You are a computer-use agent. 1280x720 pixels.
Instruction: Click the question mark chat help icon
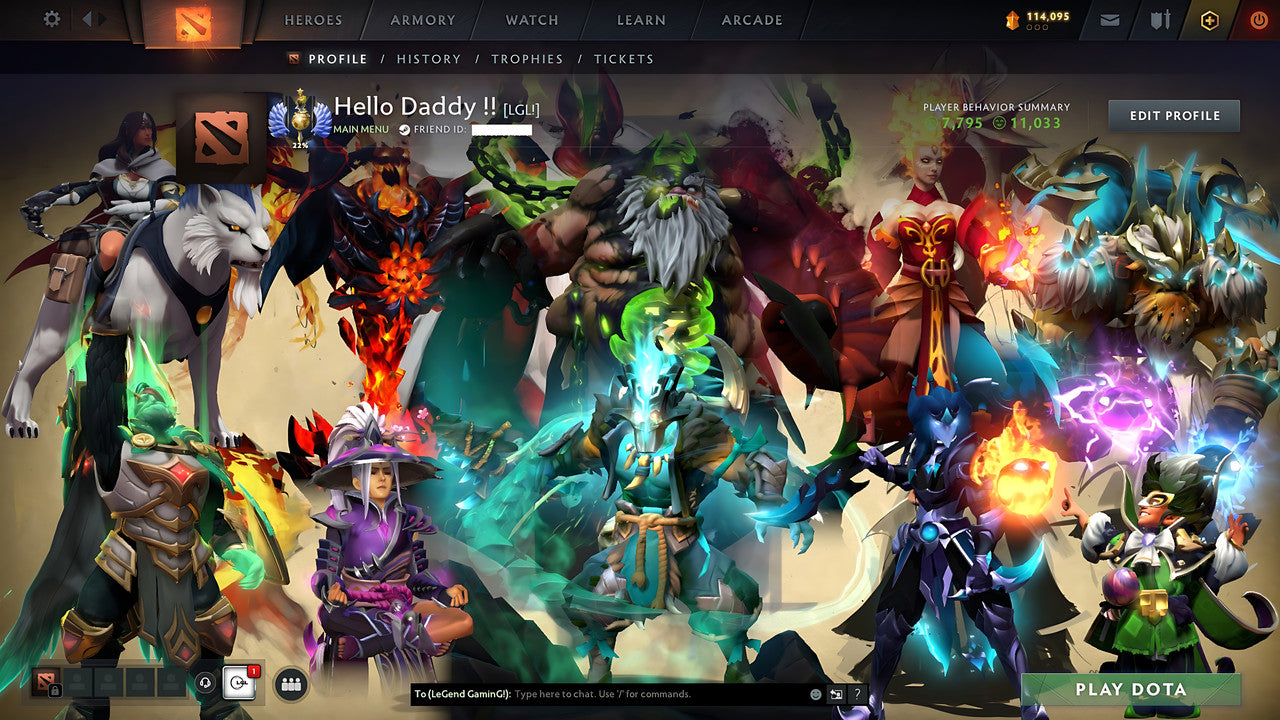[x=857, y=693]
